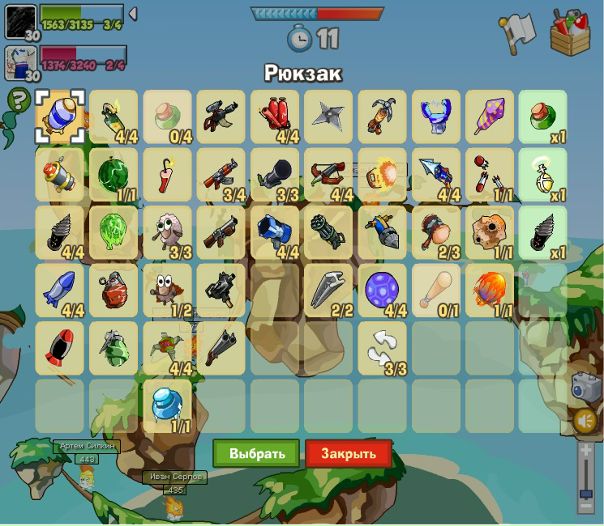Select the shuriken weapon slot
604x526 pixels.
point(329,116)
